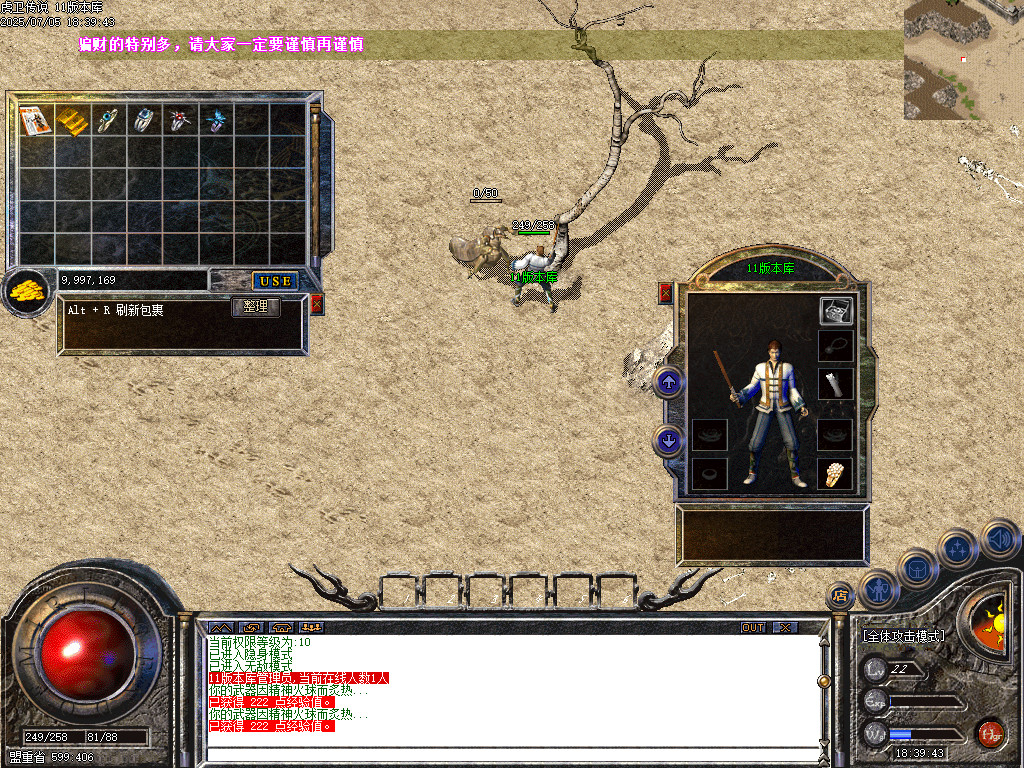Select the blue butterfly-shaped ring
This screenshot has width=1024, height=768.
click(x=216, y=121)
